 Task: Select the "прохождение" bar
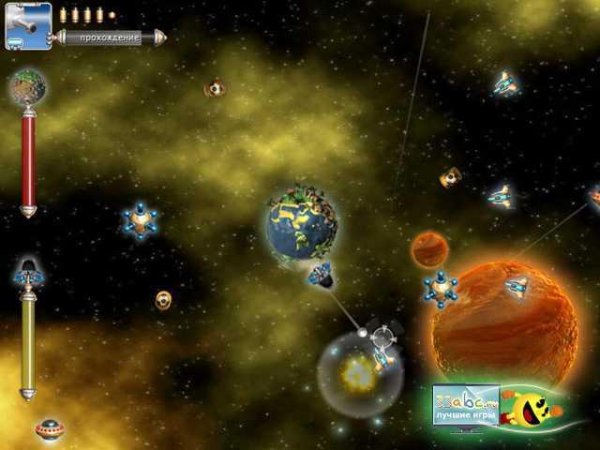point(111,37)
